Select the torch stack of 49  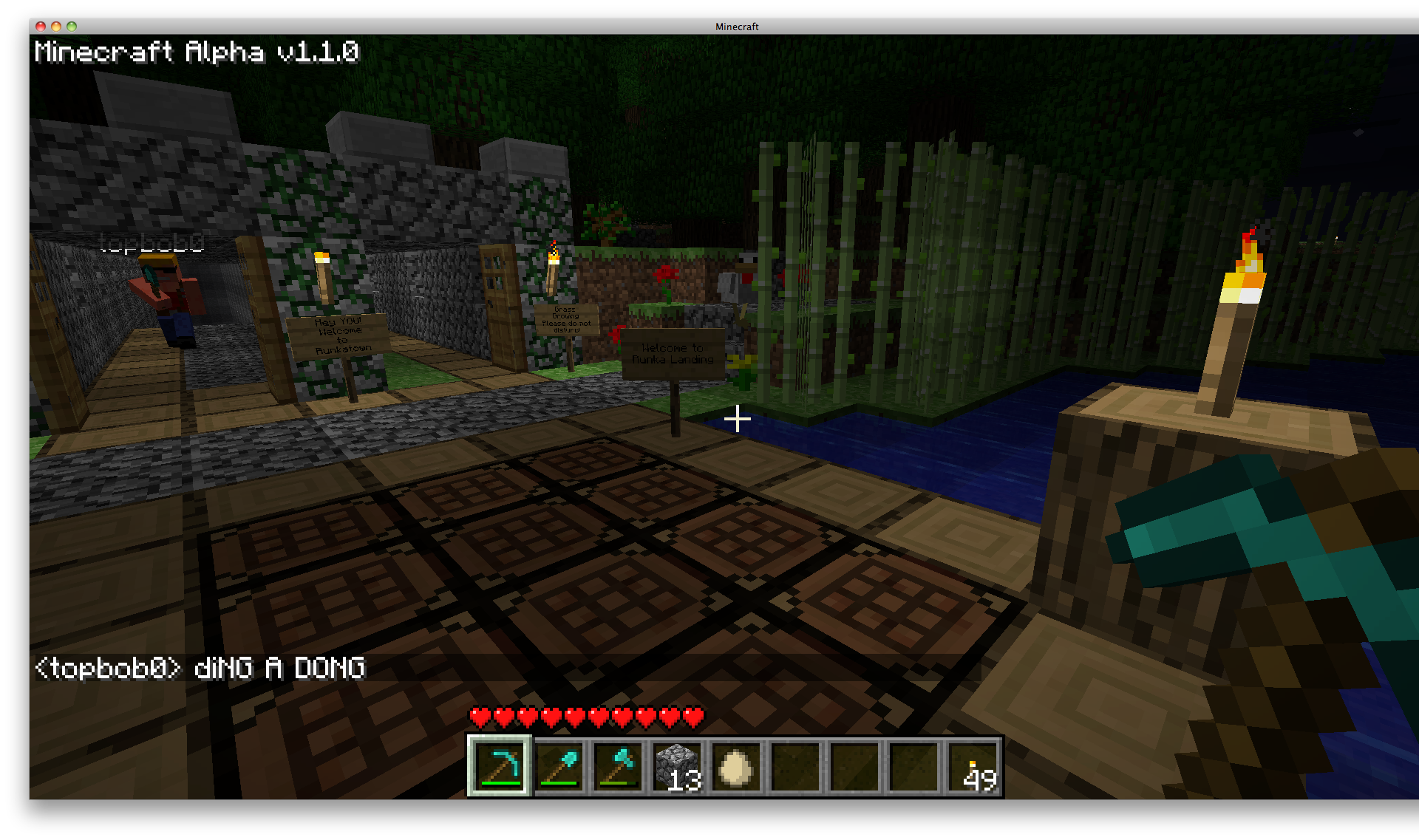pyautogui.click(x=973, y=766)
